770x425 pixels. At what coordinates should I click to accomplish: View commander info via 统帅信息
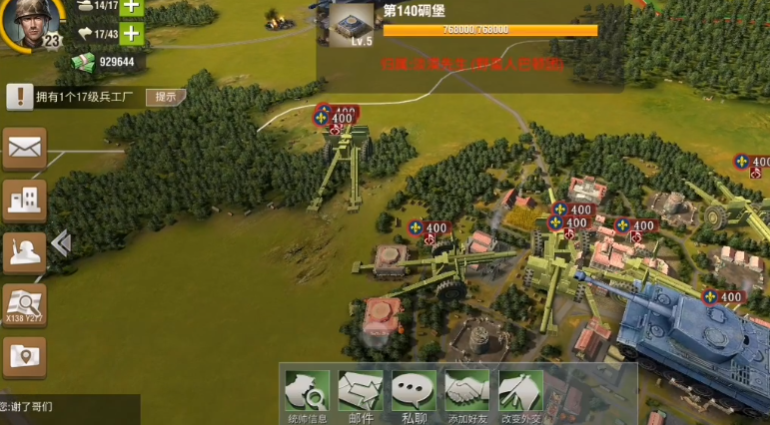[x=306, y=395]
